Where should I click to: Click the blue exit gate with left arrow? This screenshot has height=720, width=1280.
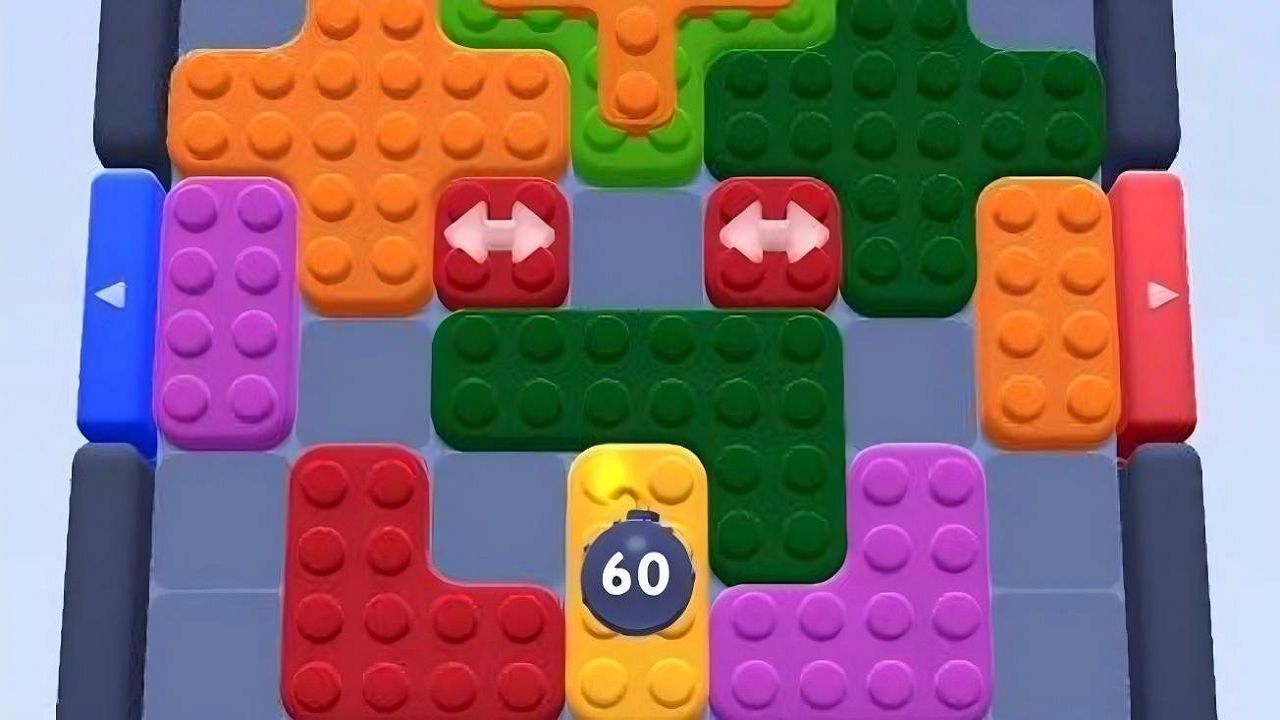point(118,300)
